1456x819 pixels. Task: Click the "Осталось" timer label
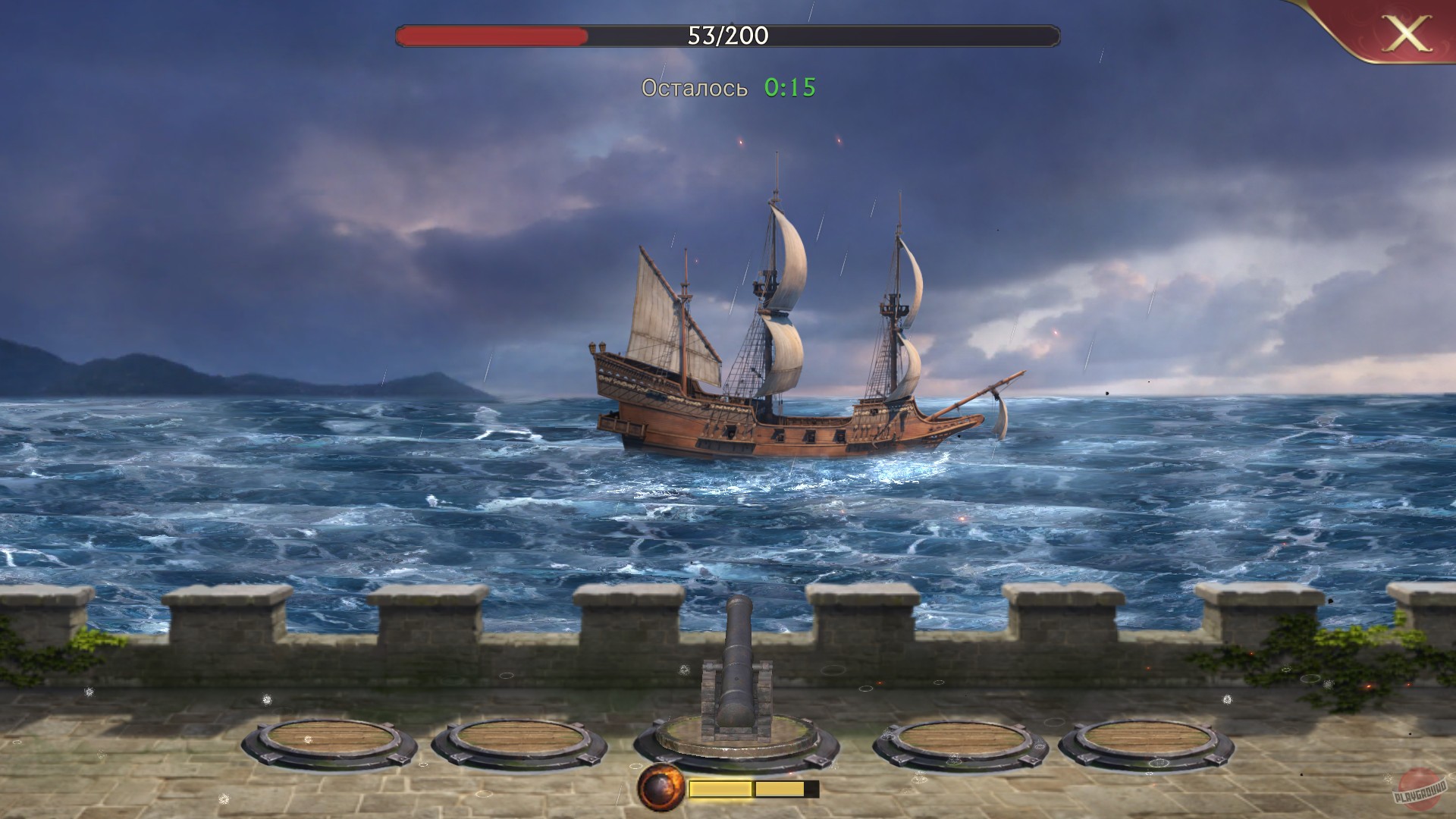694,88
